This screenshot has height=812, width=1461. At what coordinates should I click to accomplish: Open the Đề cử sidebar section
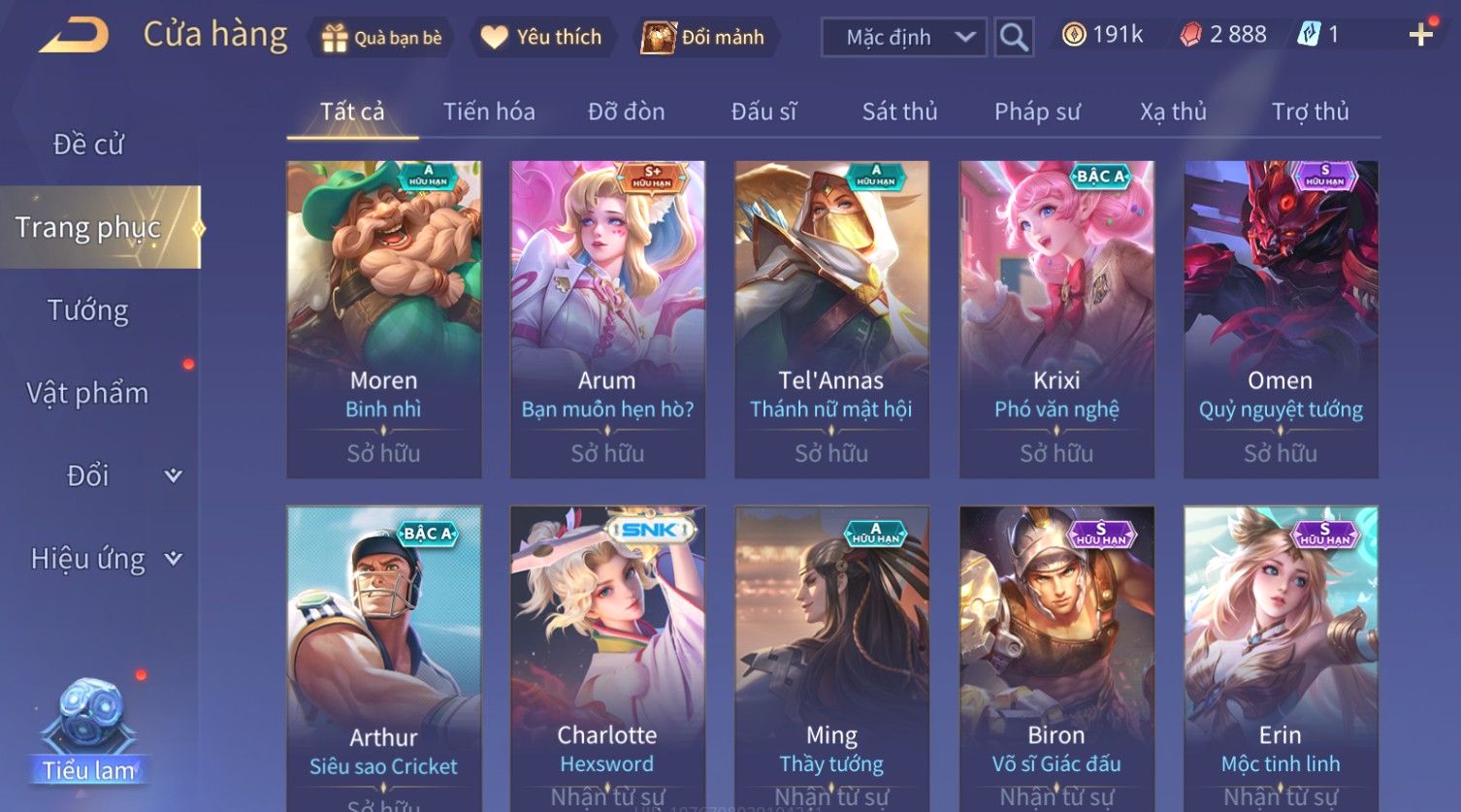point(88,145)
